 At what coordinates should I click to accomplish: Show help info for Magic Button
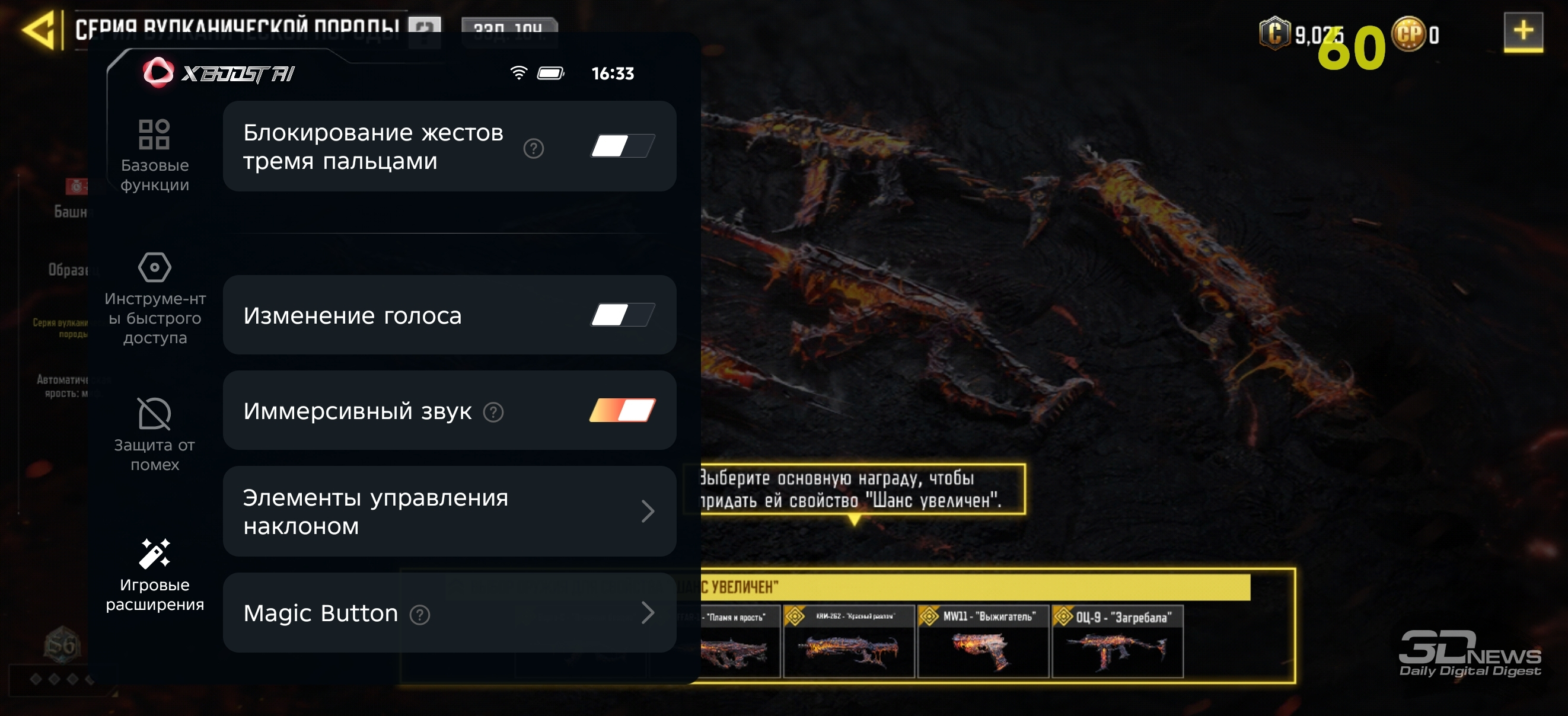(420, 615)
